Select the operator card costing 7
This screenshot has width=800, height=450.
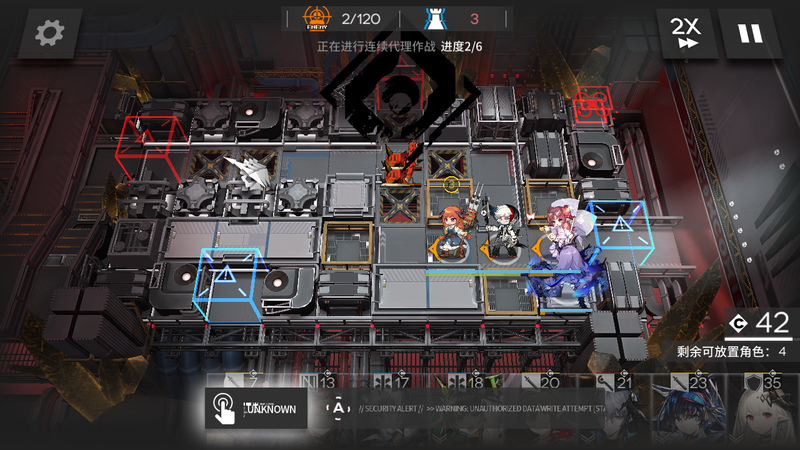(247, 382)
